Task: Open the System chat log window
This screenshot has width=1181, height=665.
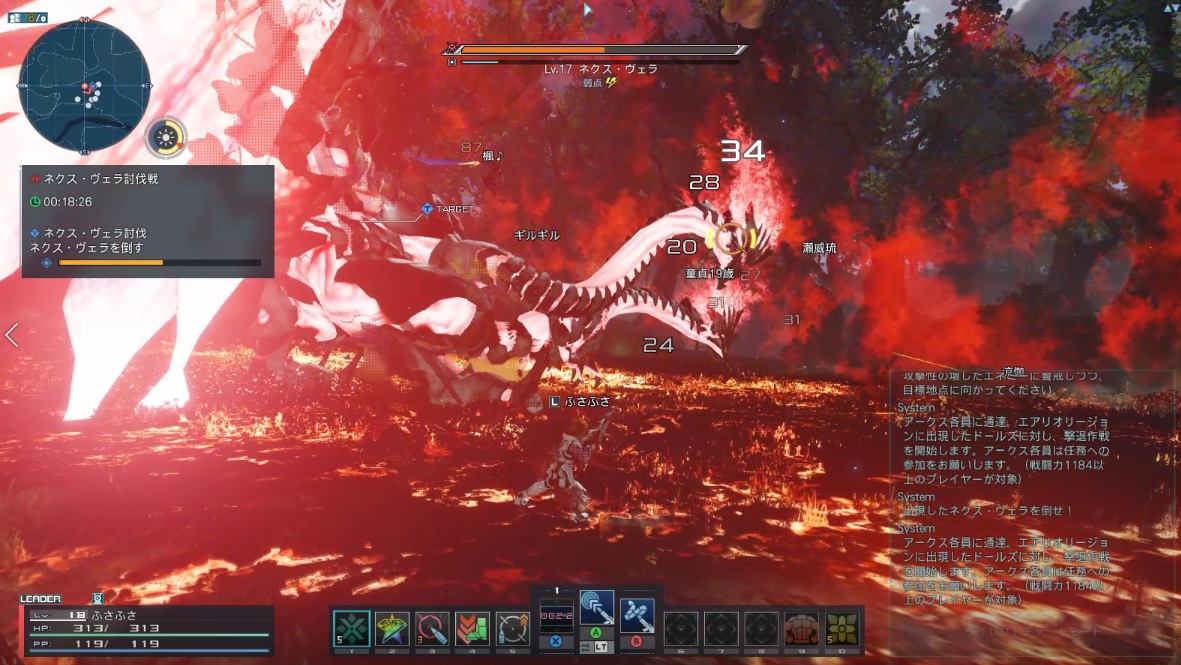Action: 1032,500
